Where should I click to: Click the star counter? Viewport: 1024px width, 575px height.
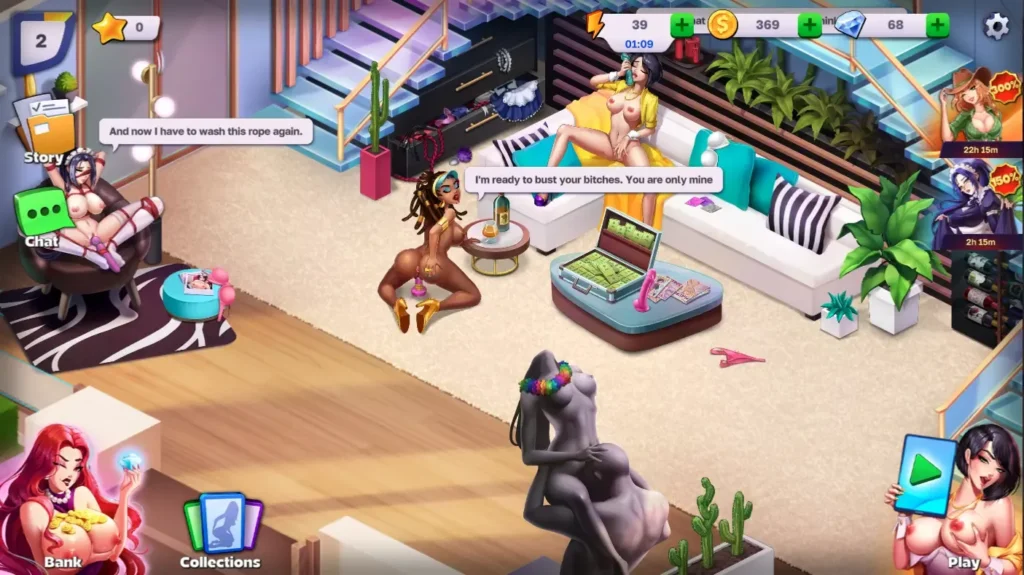[x=125, y=28]
